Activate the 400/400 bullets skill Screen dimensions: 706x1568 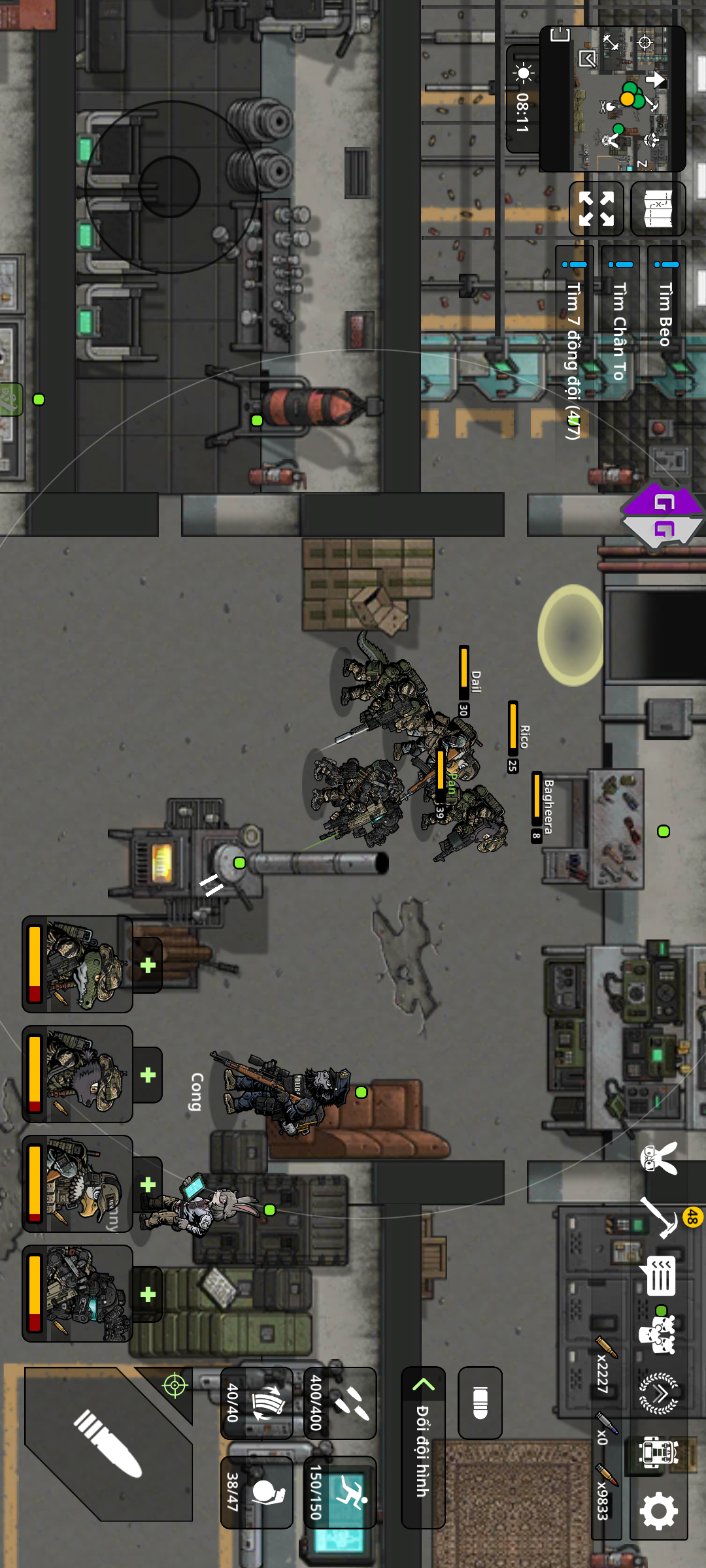tap(340, 1402)
